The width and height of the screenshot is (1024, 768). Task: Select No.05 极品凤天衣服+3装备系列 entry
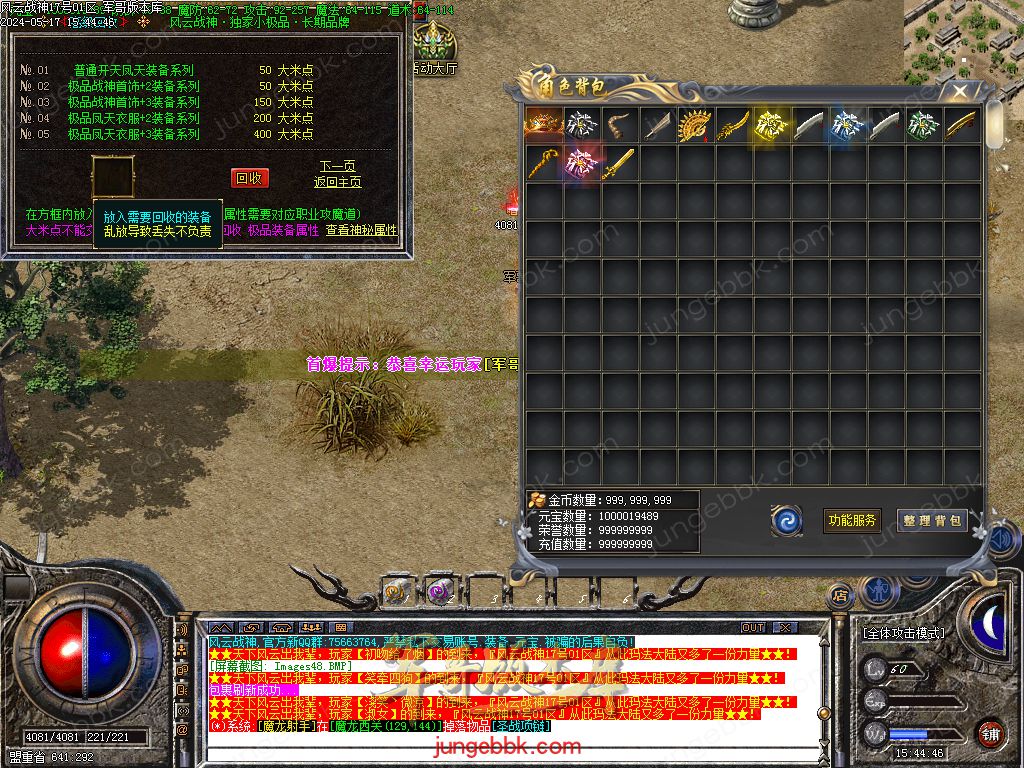click(x=133, y=134)
